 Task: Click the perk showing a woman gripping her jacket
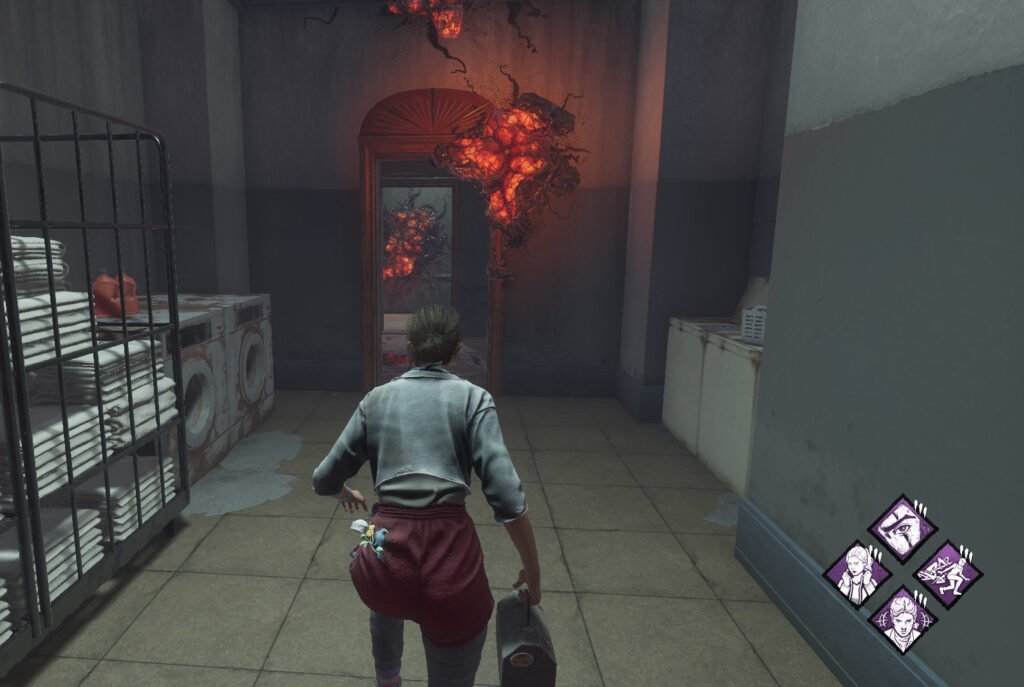point(857,574)
